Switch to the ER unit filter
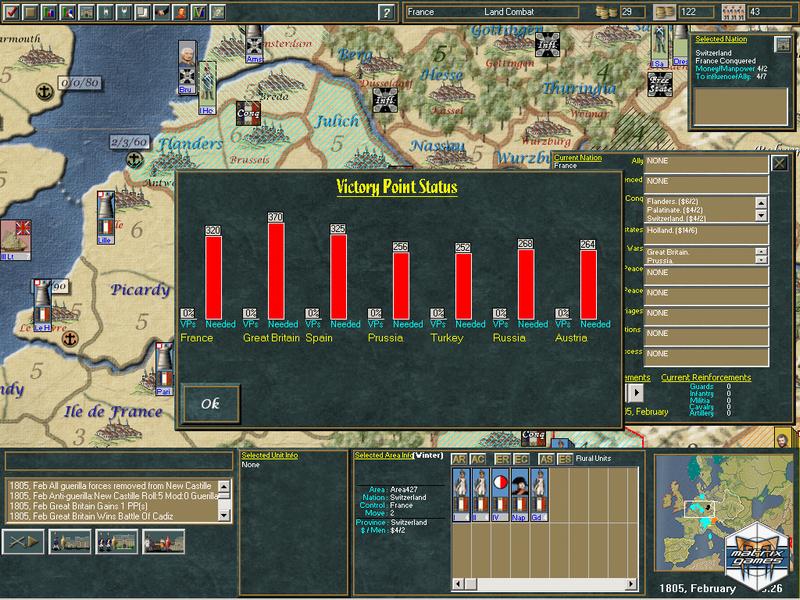Viewport: 800px width, 600px height. [x=502, y=459]
